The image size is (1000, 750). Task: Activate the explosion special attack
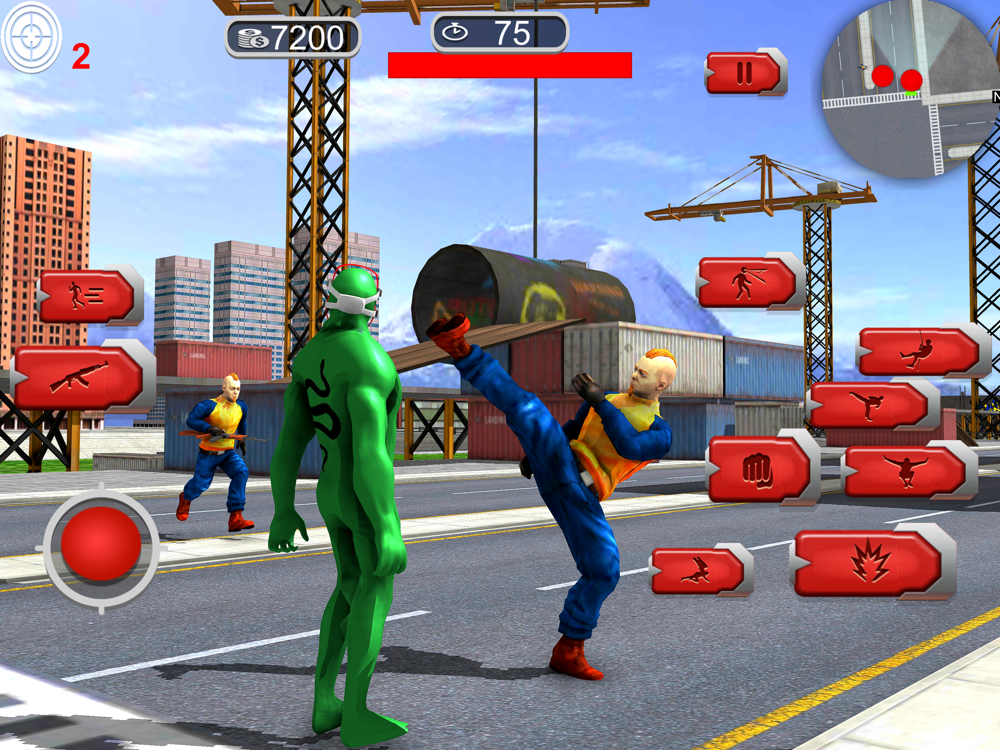870,562
